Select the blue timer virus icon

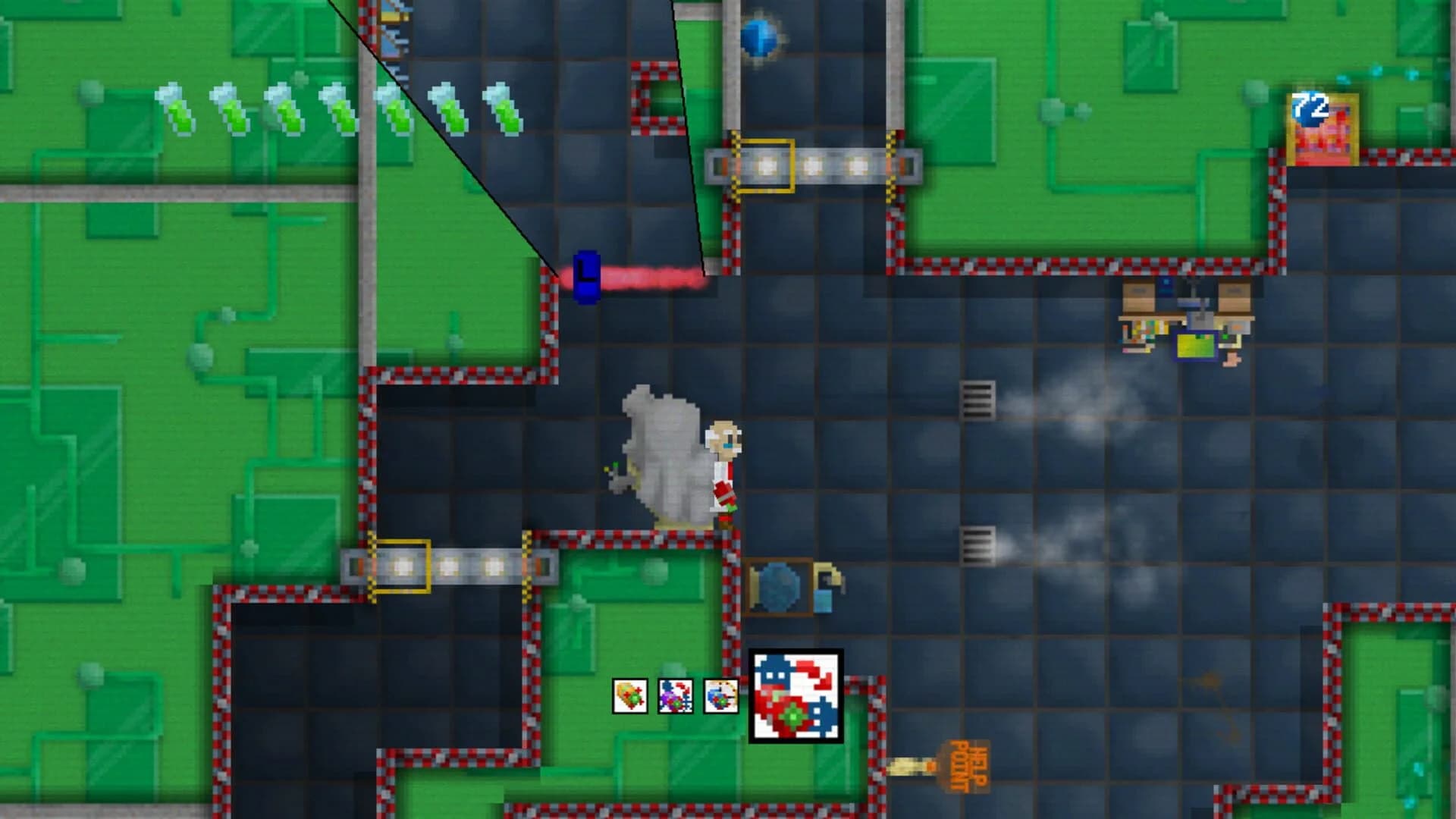(x=720, y=695)
